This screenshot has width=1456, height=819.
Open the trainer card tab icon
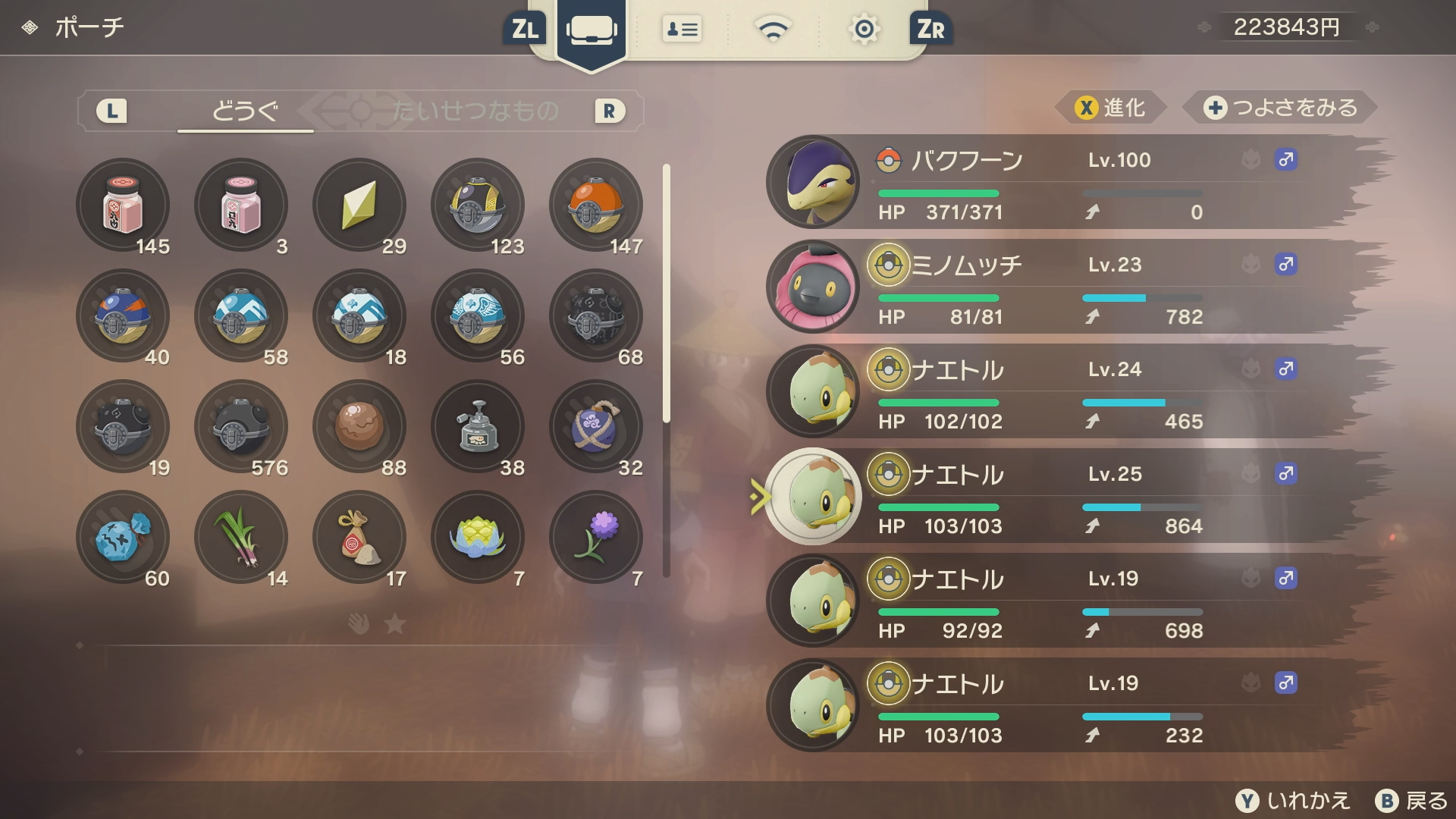click(681, 30)
